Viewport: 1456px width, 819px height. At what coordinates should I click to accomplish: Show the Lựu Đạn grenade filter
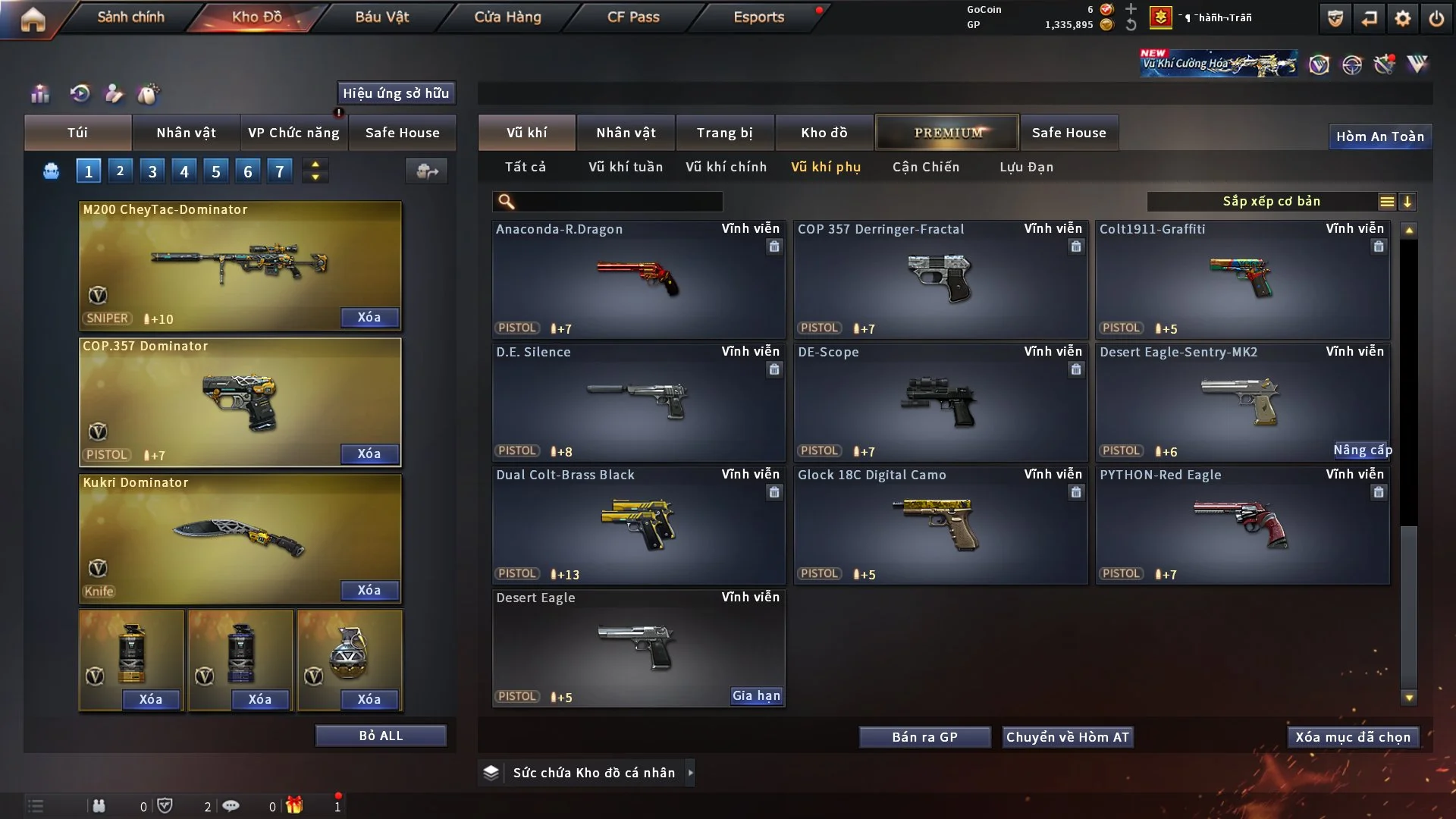coord(1026,167)
